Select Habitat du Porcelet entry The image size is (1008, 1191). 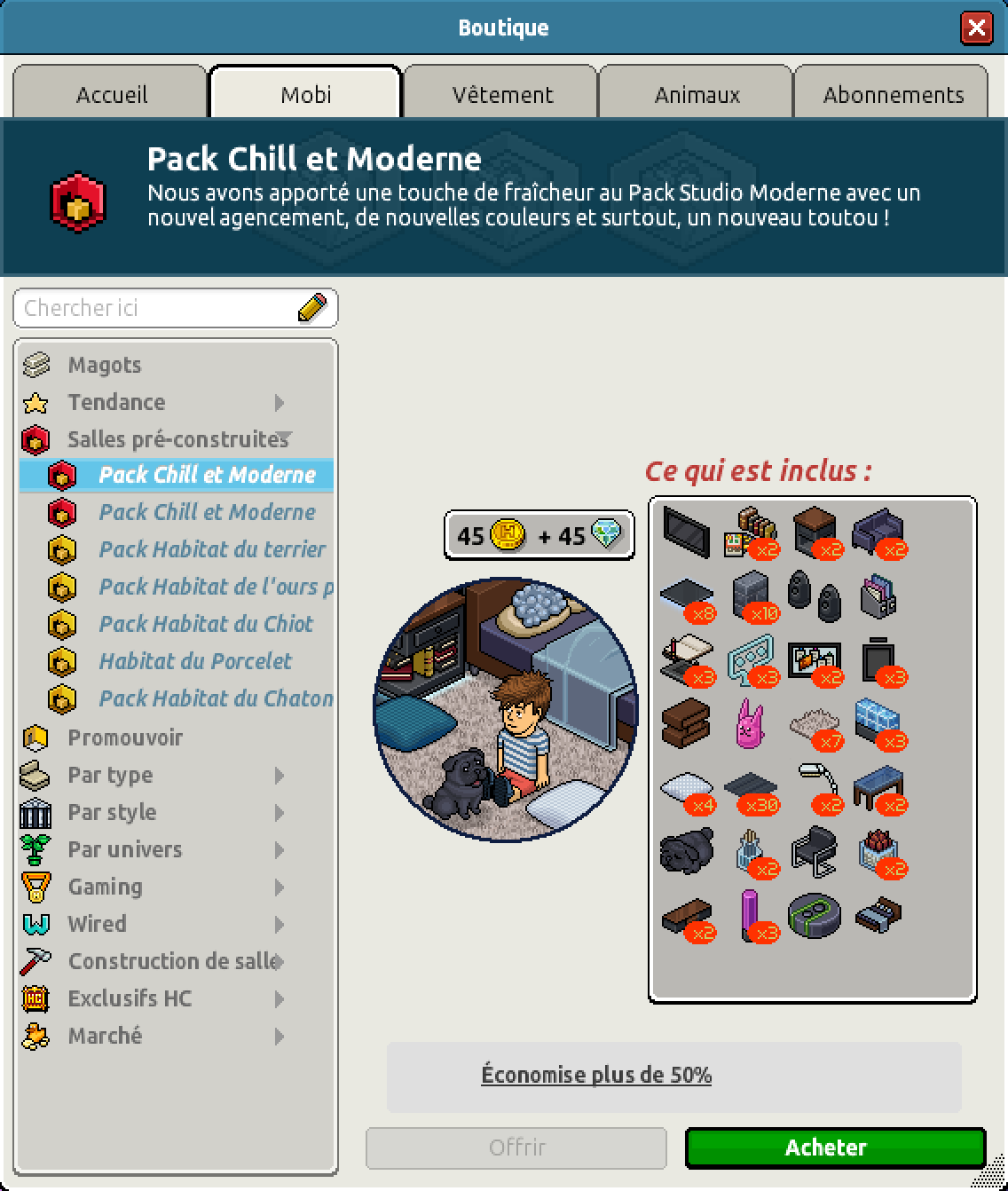point(195,661)
